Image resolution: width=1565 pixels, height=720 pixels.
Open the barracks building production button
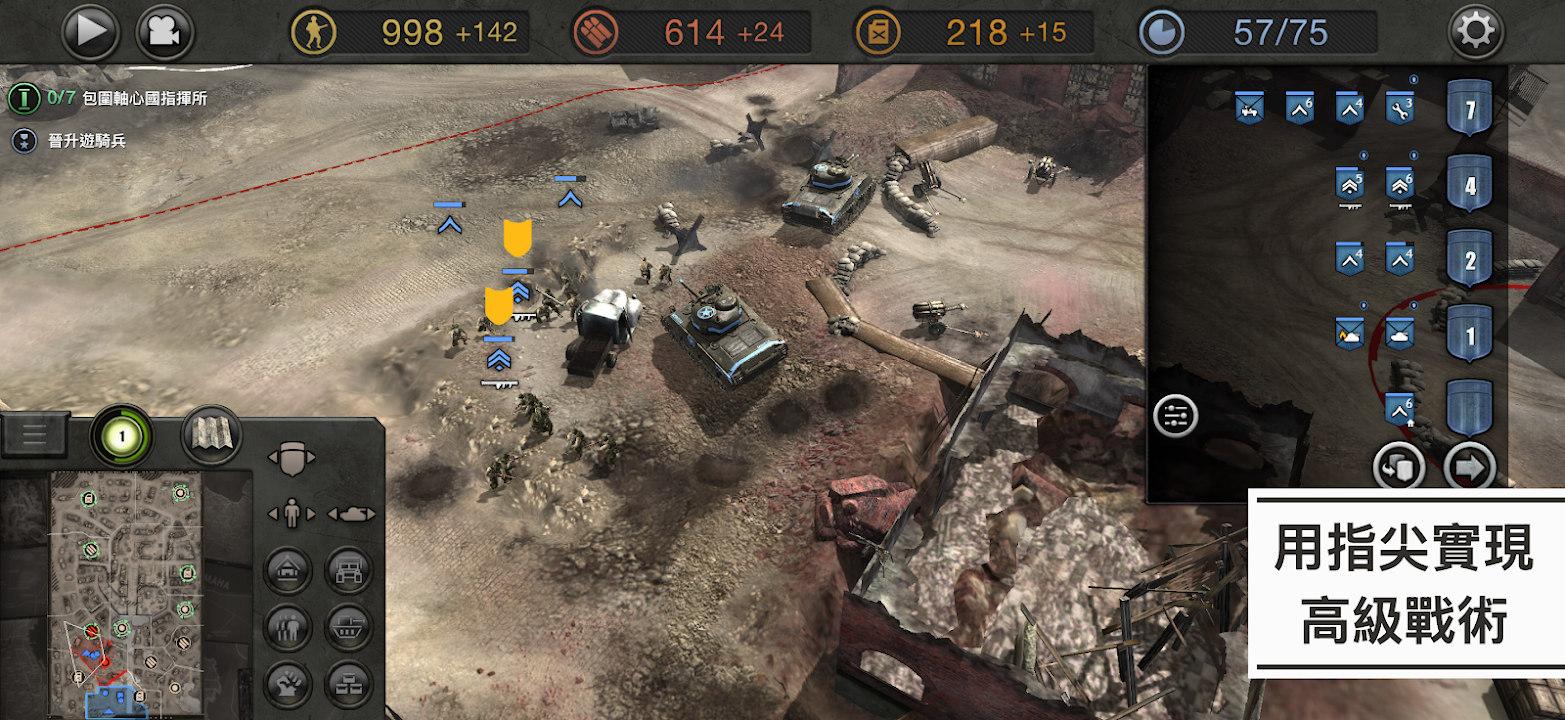click(288, 571)
